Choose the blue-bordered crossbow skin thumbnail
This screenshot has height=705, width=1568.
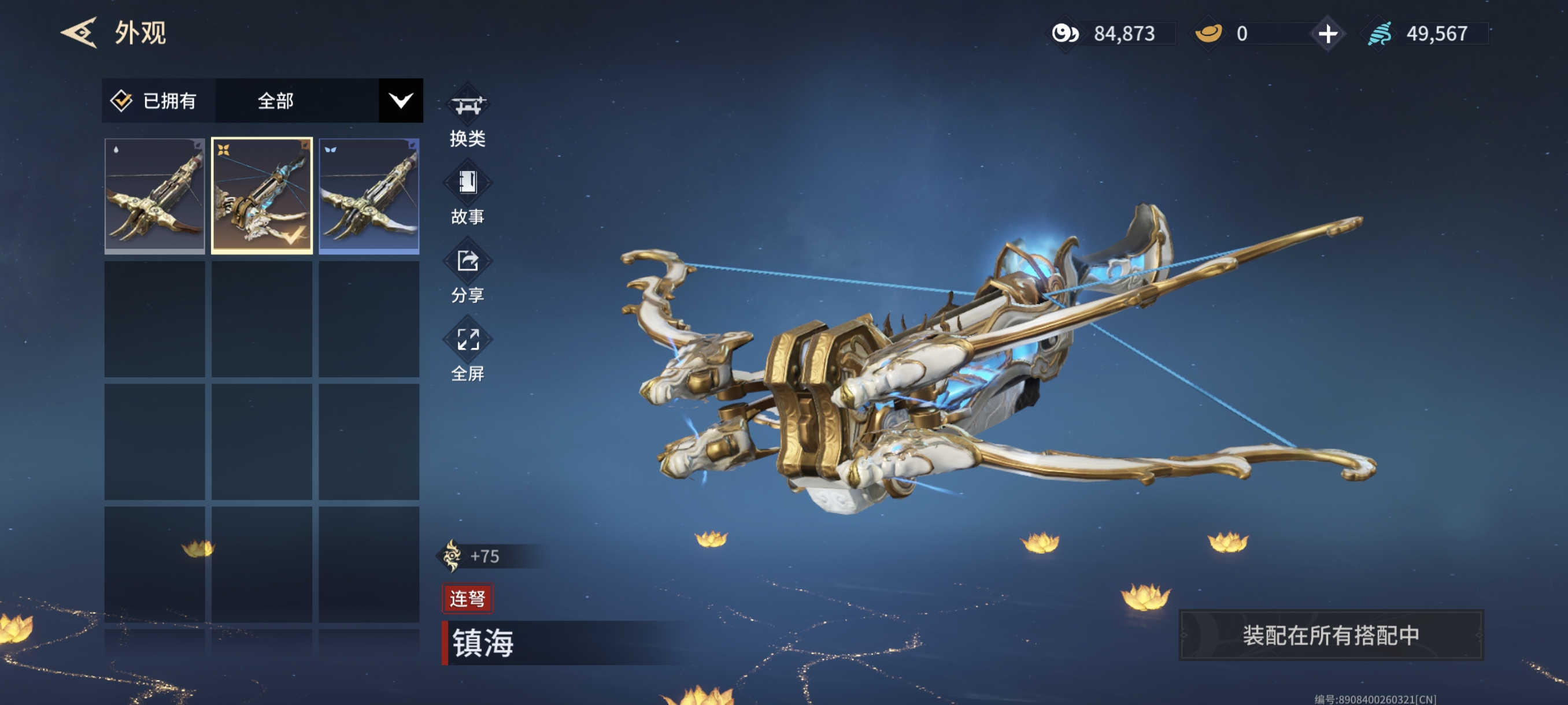coord(369,195)
